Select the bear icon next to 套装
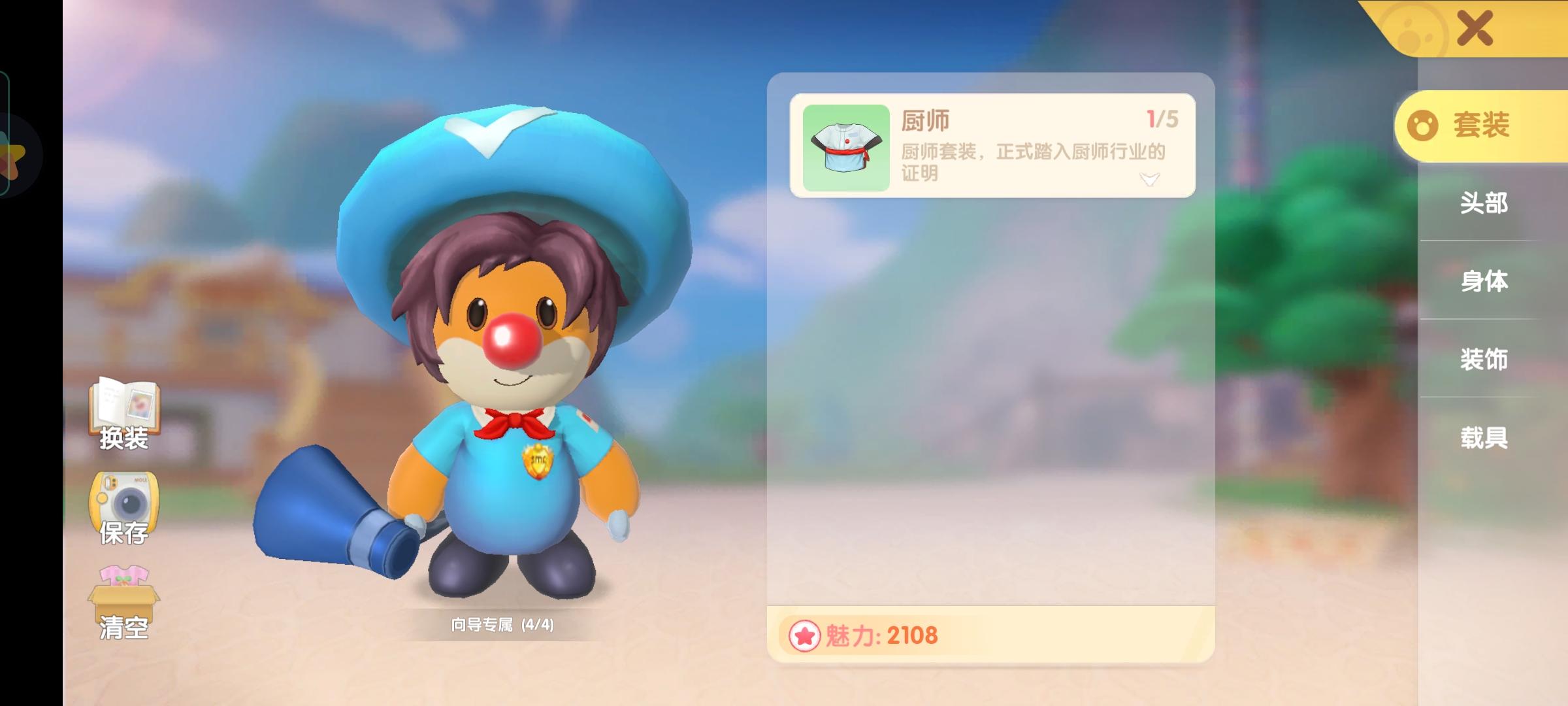The image size is (1568, 706). tap(1423, 127)
